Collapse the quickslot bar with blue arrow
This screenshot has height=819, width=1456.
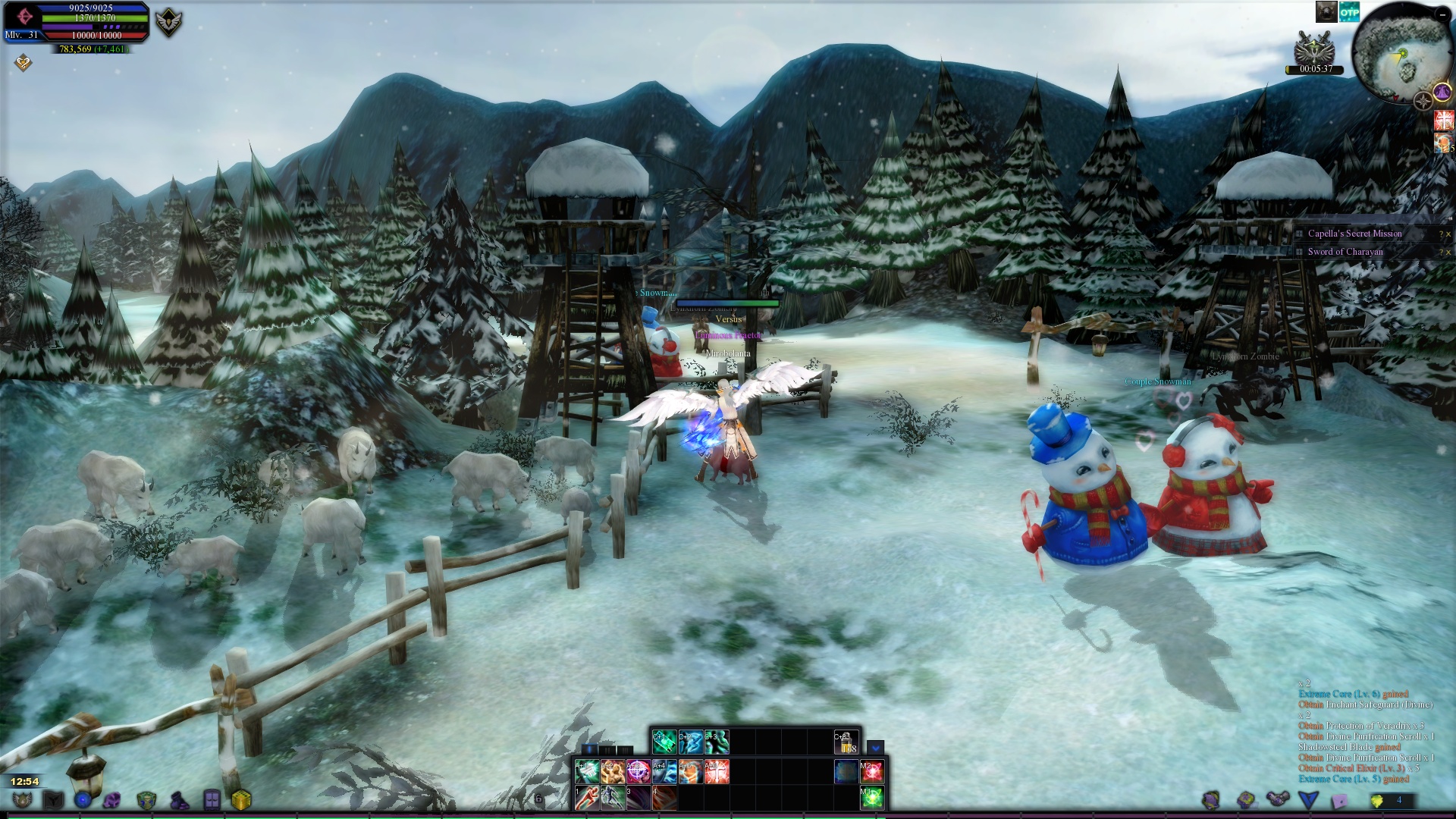(x=875, y=748)
